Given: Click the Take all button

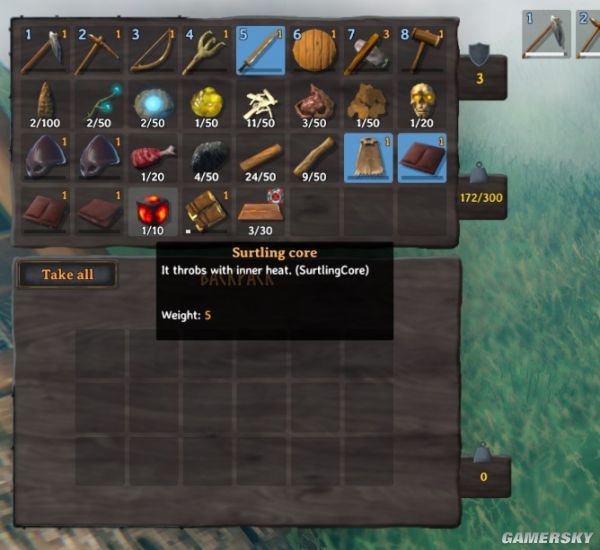Looking at the screenshot, I should (x=67, y=274).
